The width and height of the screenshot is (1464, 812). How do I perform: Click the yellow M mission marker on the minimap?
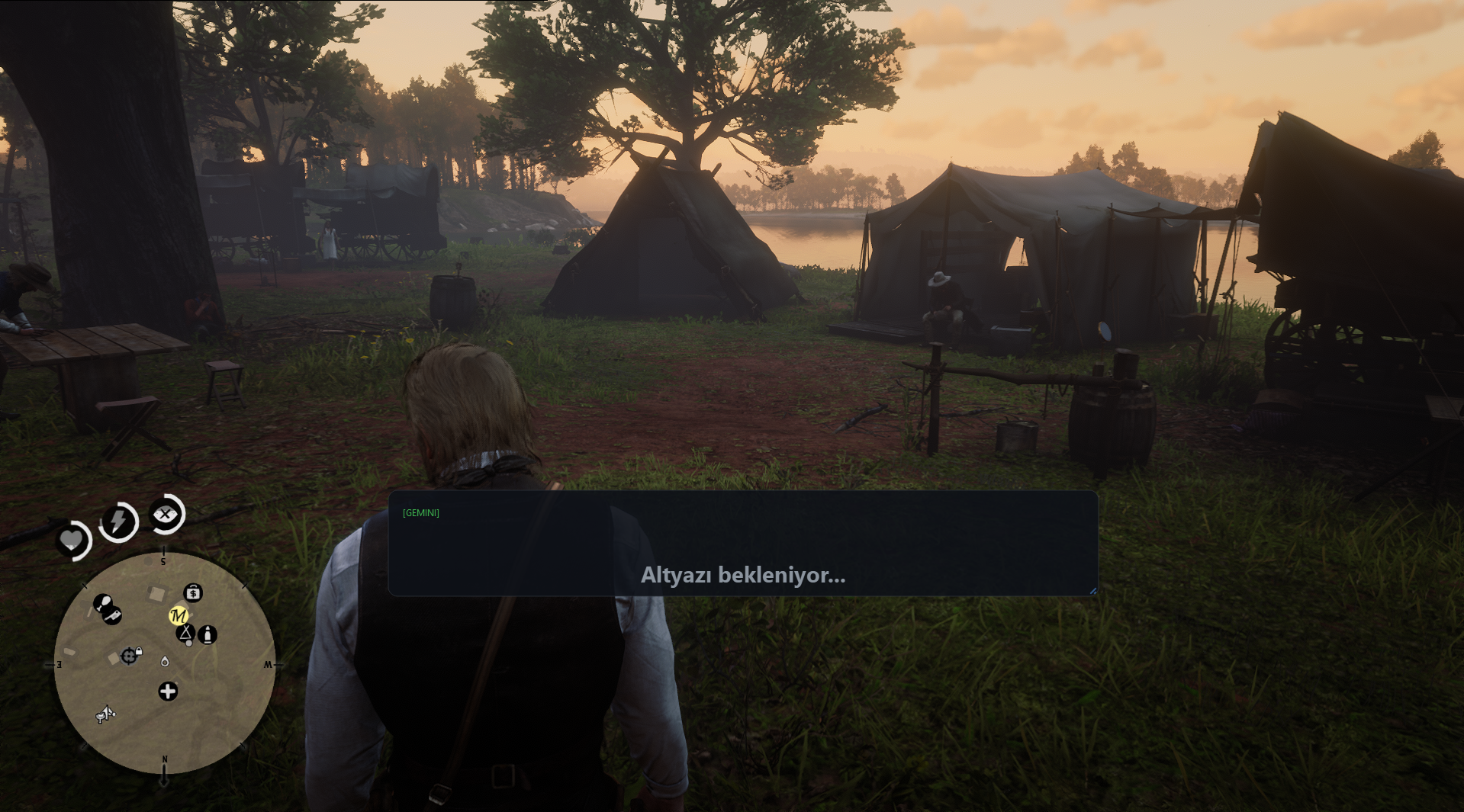[178, 615]
